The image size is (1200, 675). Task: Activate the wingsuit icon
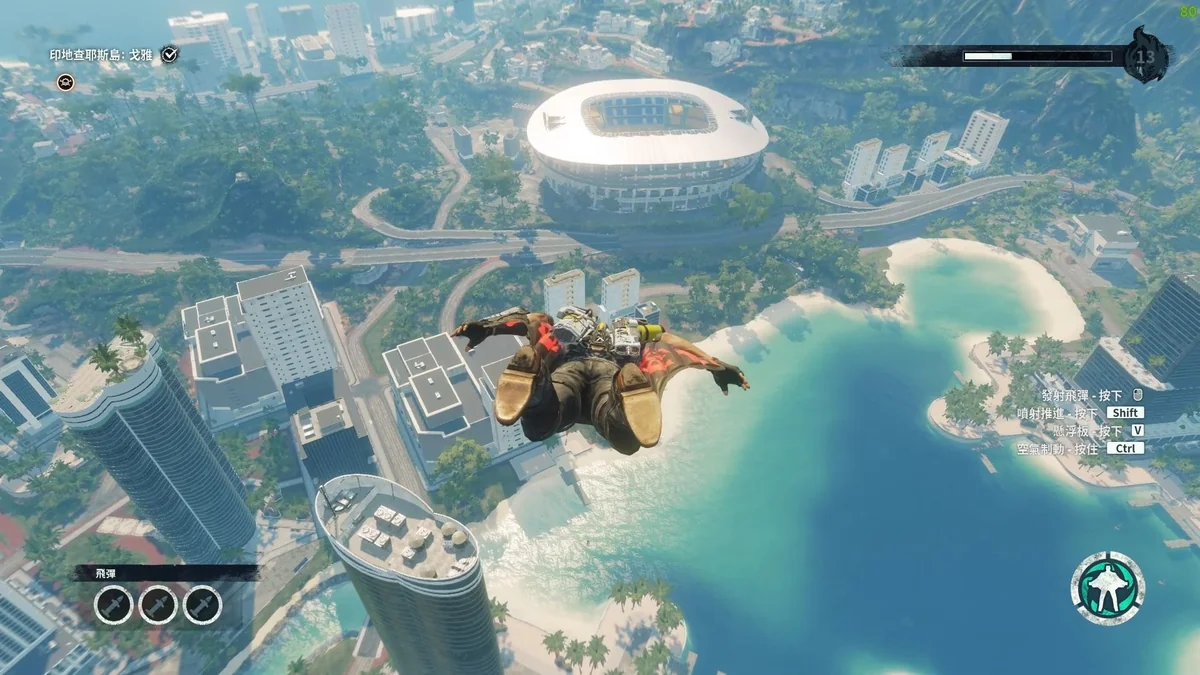click(x=1107, y=588)
